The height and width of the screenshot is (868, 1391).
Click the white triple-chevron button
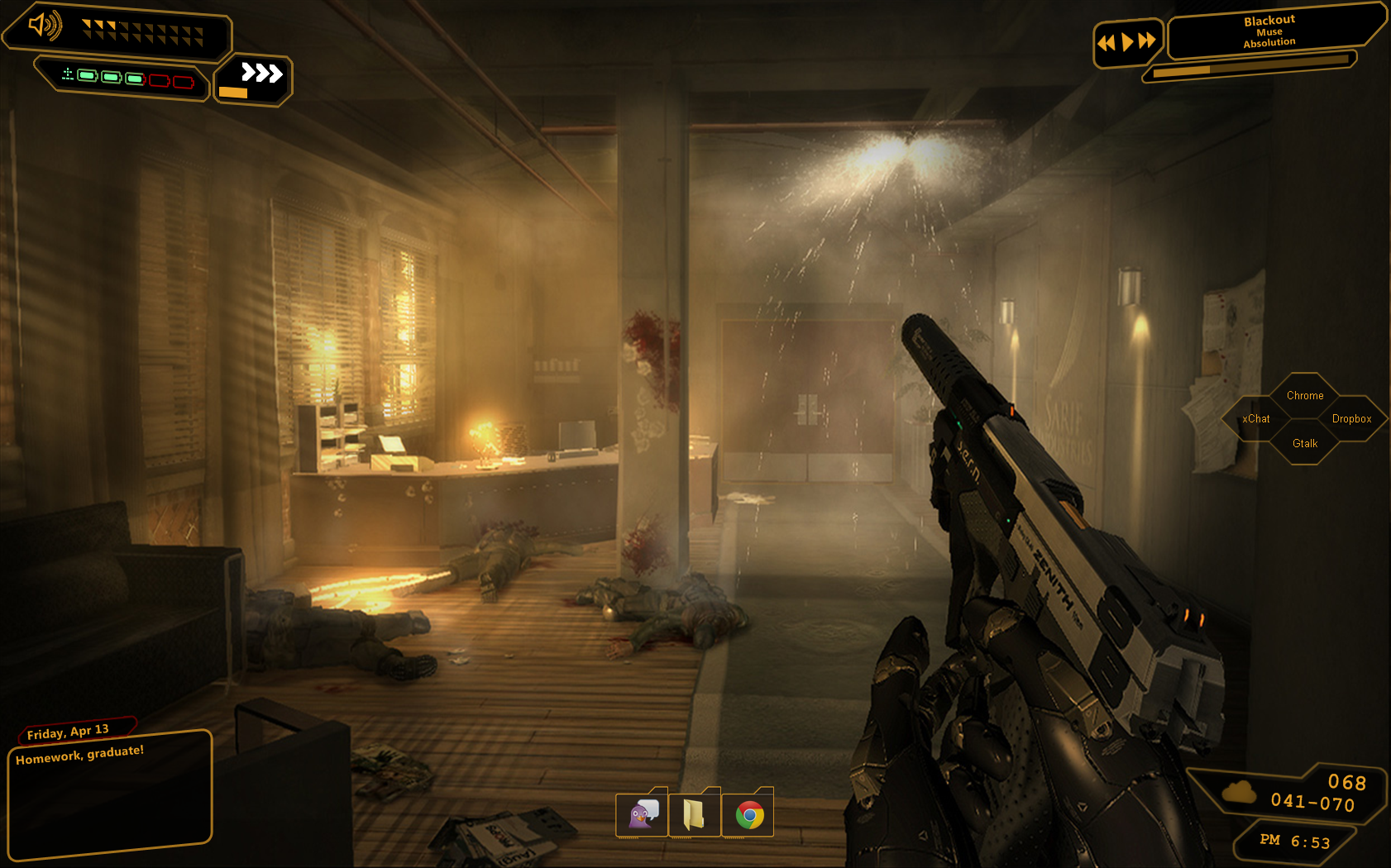[x=261, y=74]
